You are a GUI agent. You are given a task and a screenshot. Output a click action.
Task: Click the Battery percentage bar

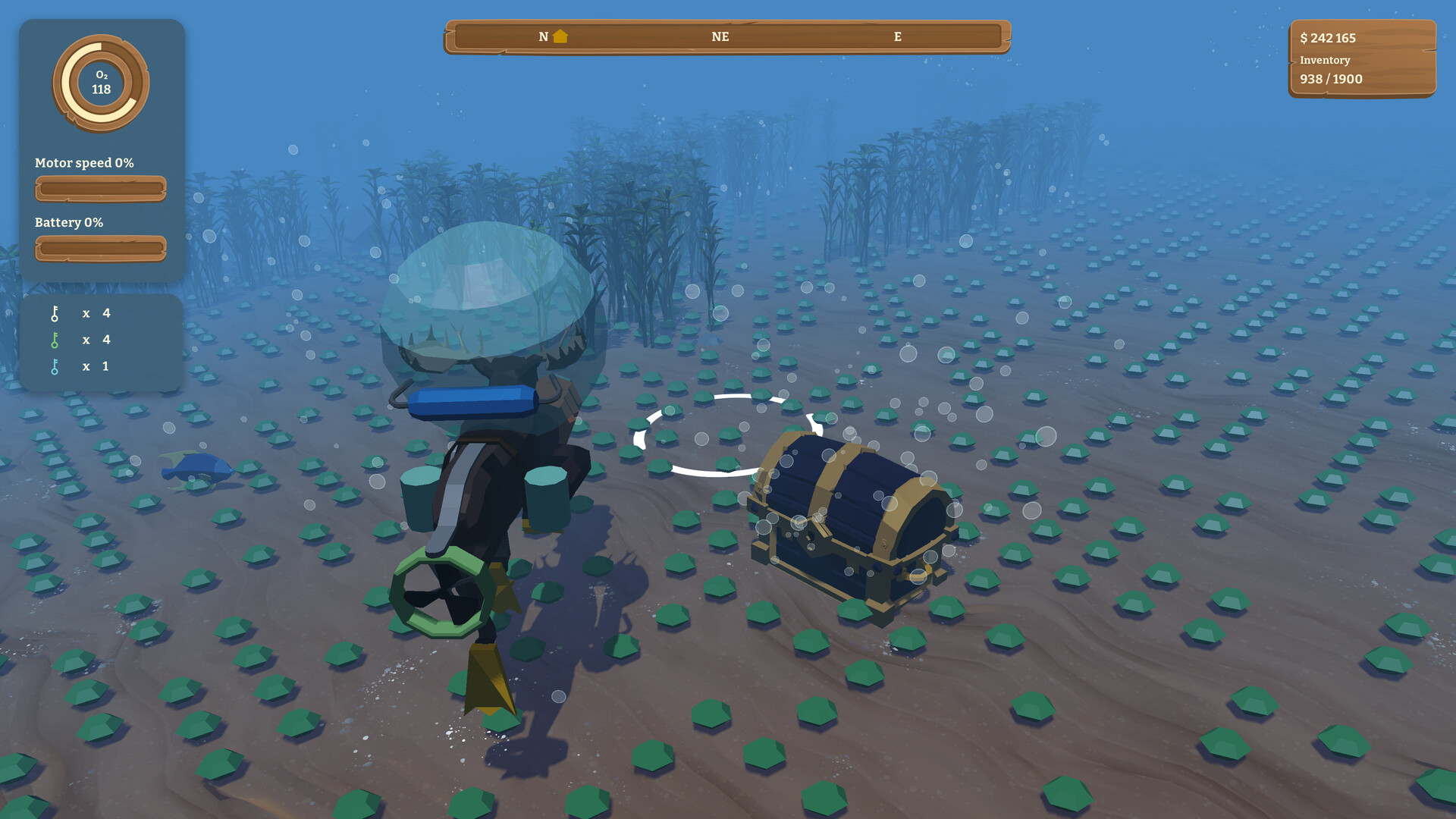coord(100,247)
